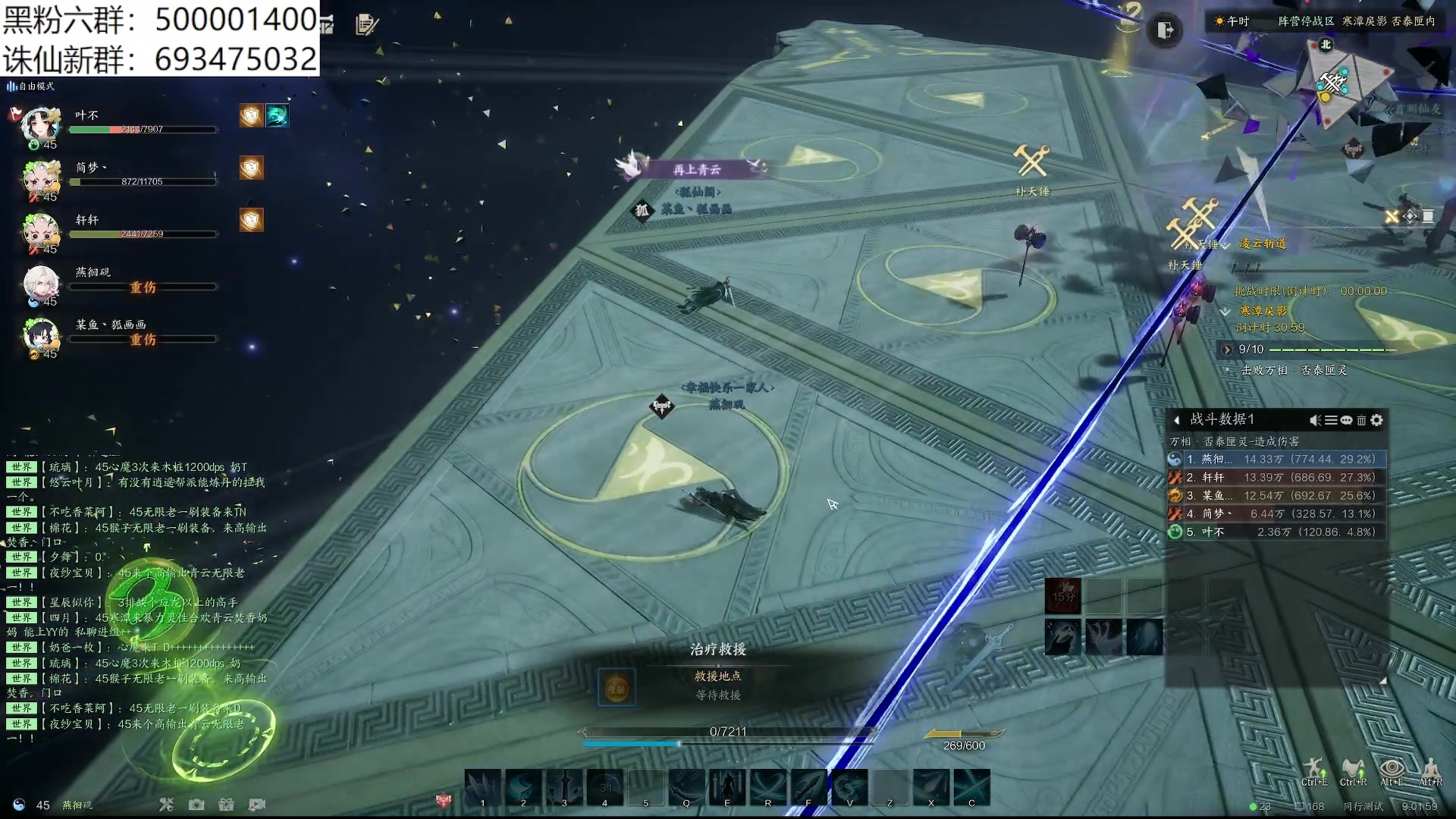Activate the sword skill in slot 3
The width and height of the screenshot is (1456, 819).
(x=564, y=786)
